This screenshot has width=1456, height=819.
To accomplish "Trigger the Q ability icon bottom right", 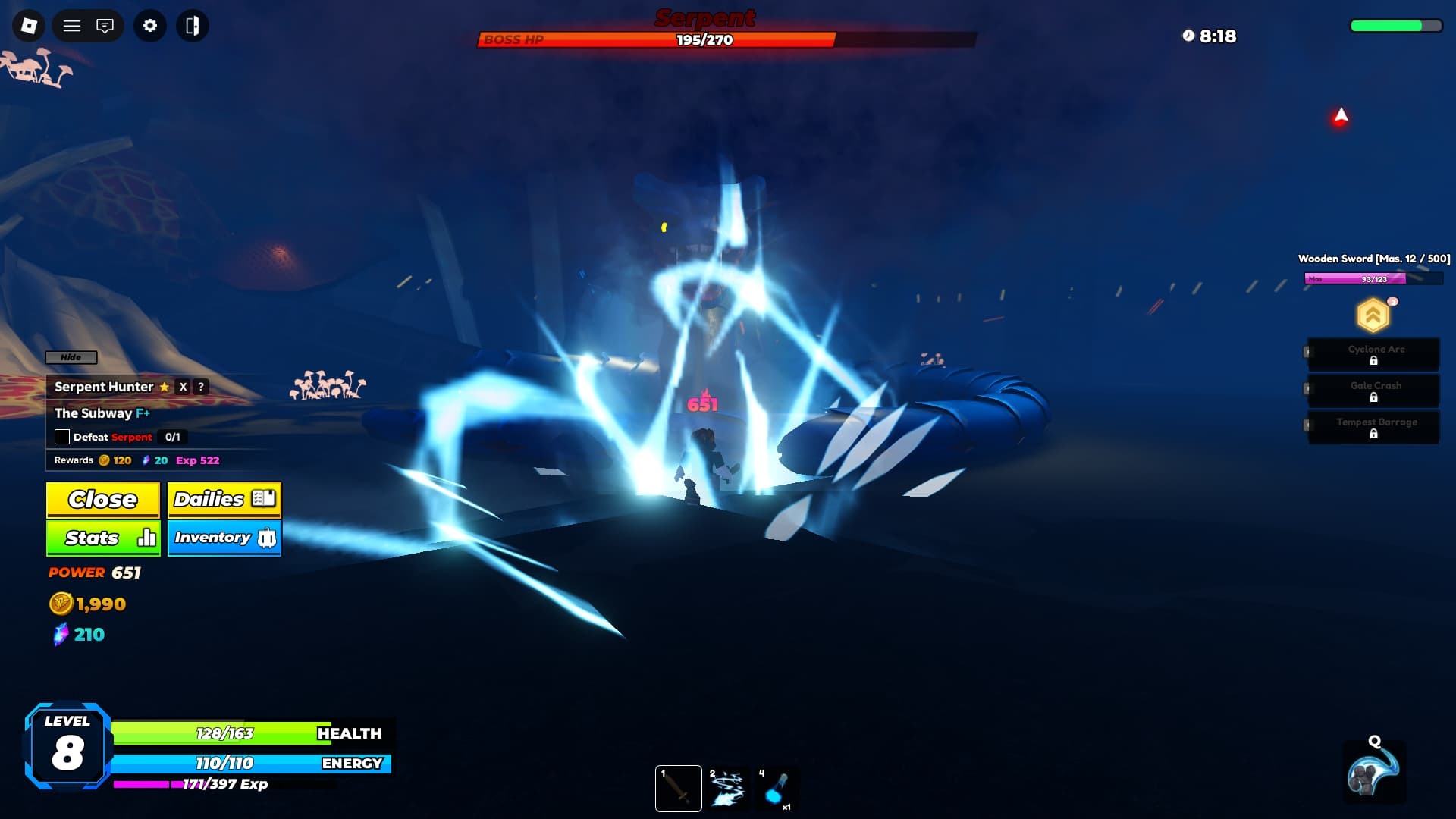I will tap(1375, 770).
